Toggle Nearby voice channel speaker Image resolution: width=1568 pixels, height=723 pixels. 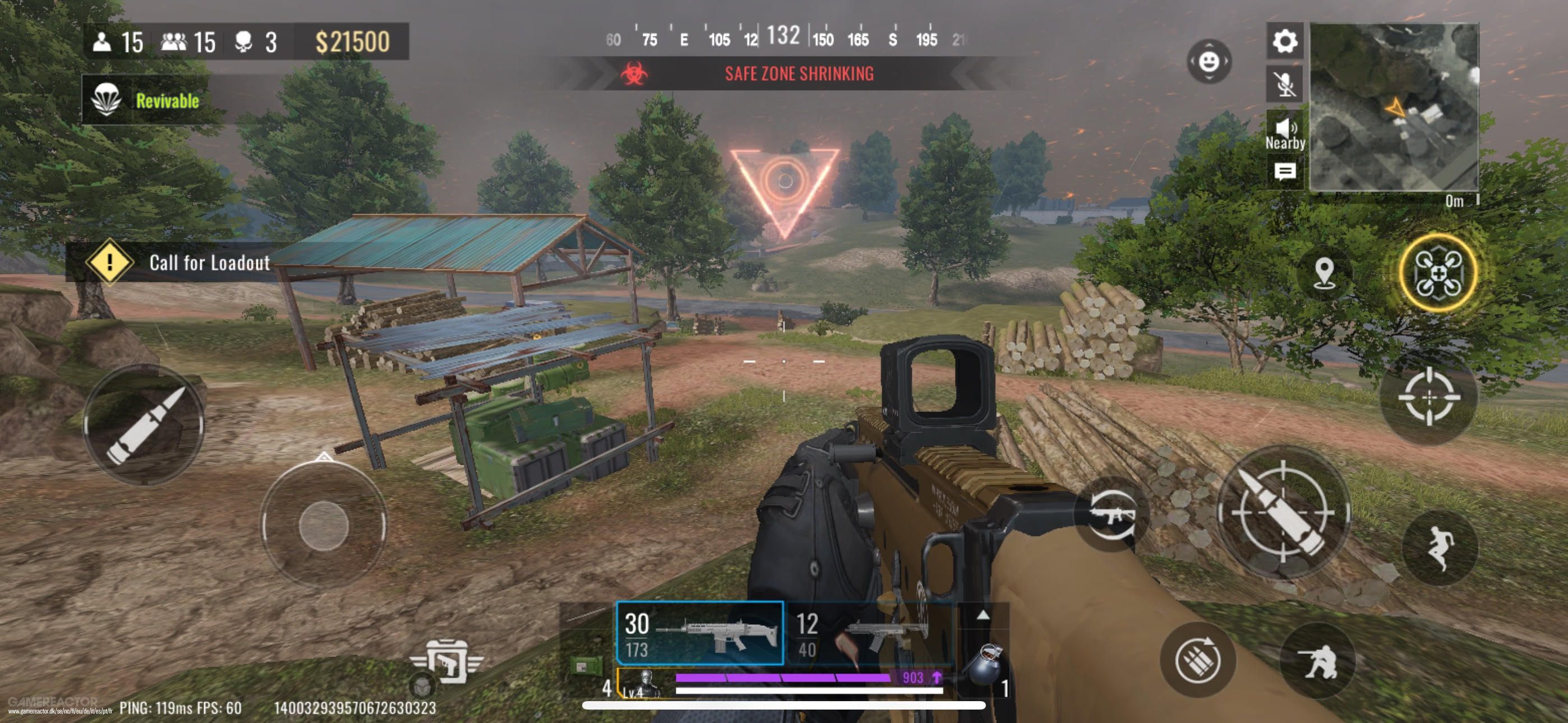point(1284,129)
